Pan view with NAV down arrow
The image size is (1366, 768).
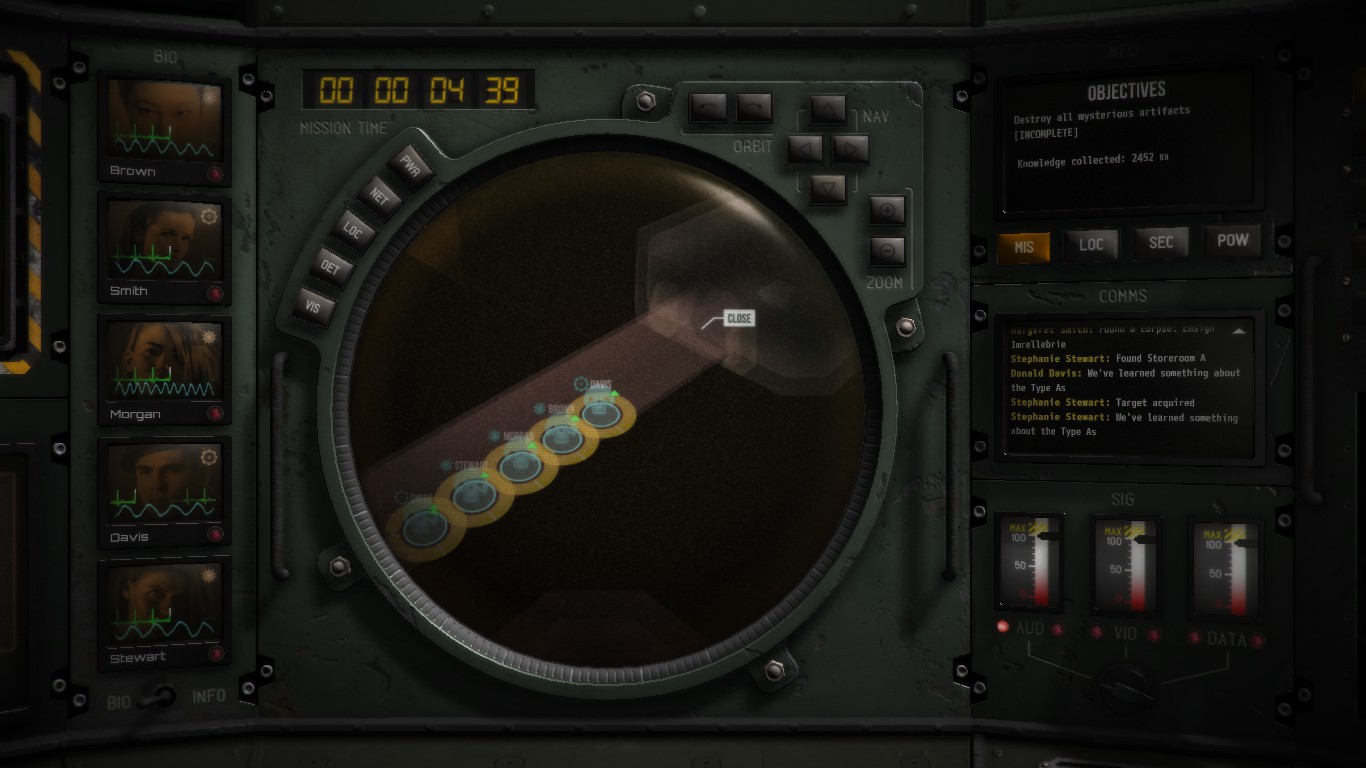(828, 187)
